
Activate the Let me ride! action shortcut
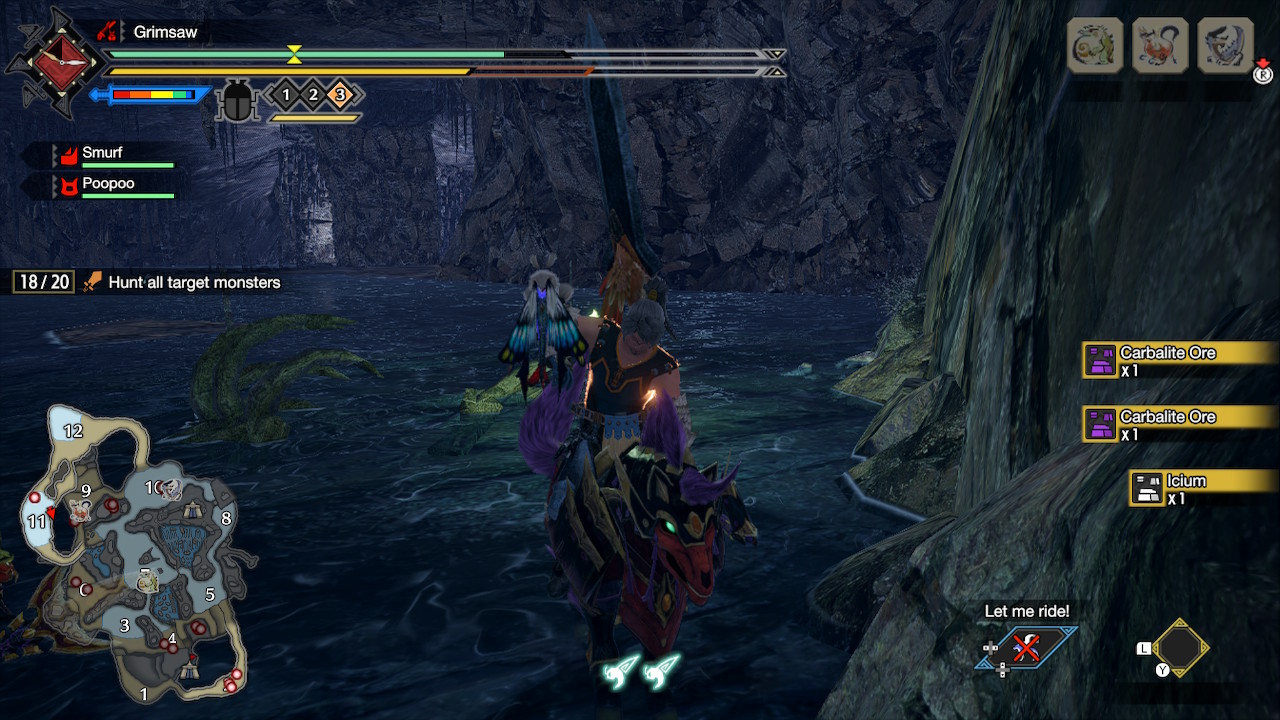tap(1026, 647)
